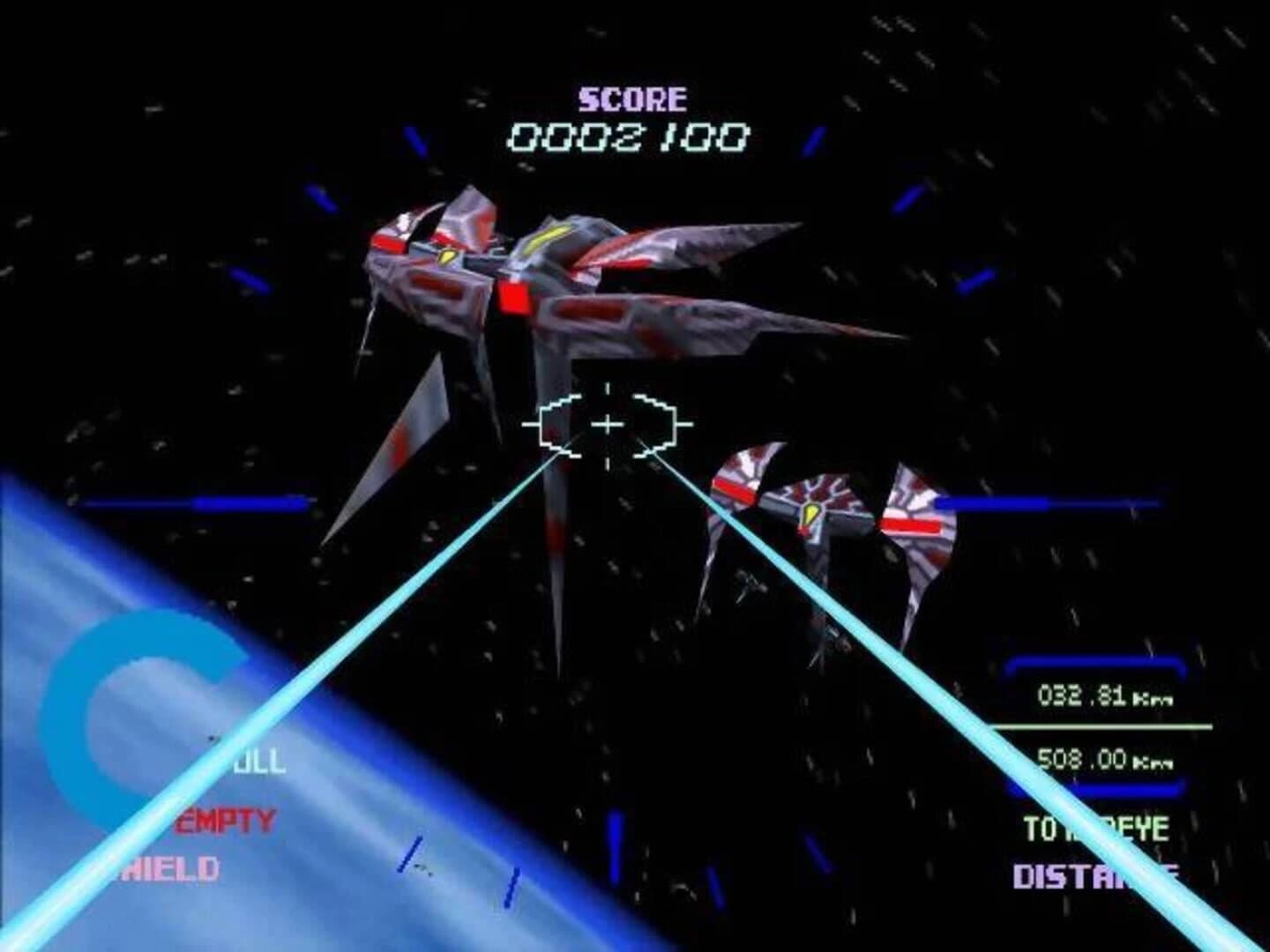
Task: Expand the TO REDEYE distance panel
Action: point(1099,827)
